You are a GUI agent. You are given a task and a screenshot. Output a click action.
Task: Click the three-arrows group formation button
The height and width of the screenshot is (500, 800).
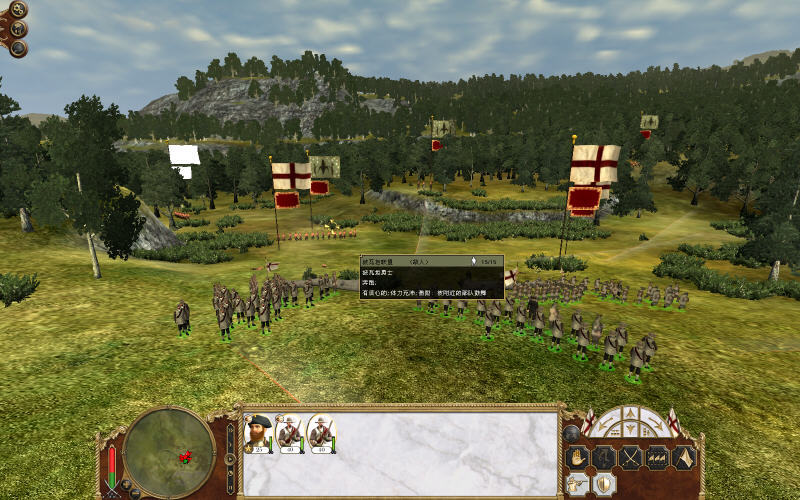[658, 458]
